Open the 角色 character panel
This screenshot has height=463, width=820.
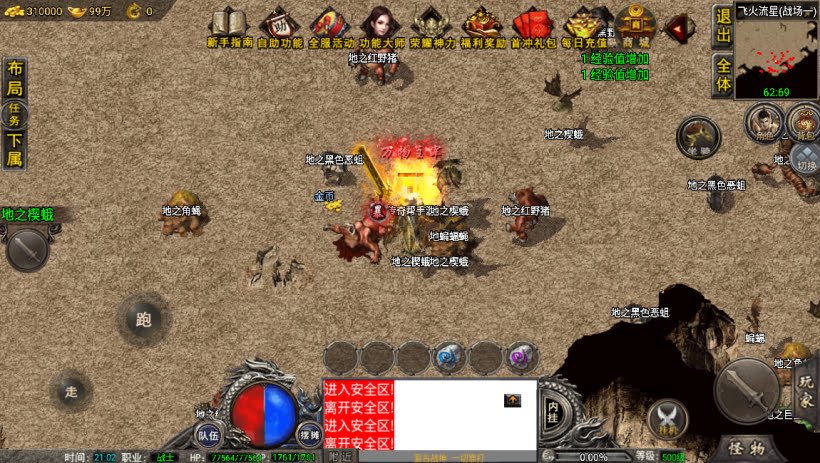coord(763,124)
